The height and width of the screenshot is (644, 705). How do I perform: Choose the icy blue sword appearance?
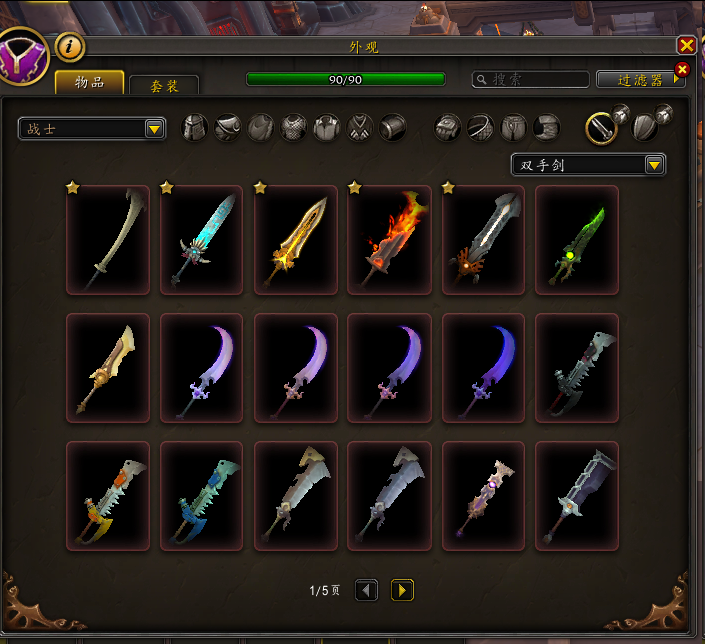(201, 240)
